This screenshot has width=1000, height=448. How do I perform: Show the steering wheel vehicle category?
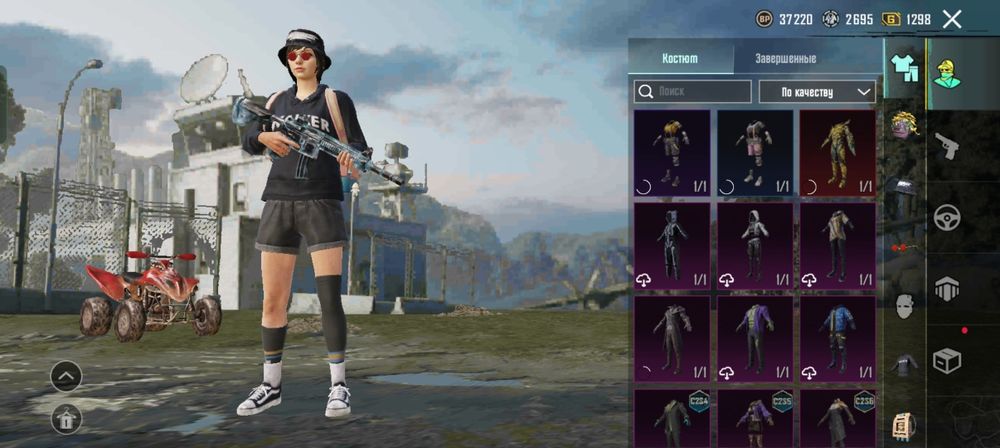(946, 217)
